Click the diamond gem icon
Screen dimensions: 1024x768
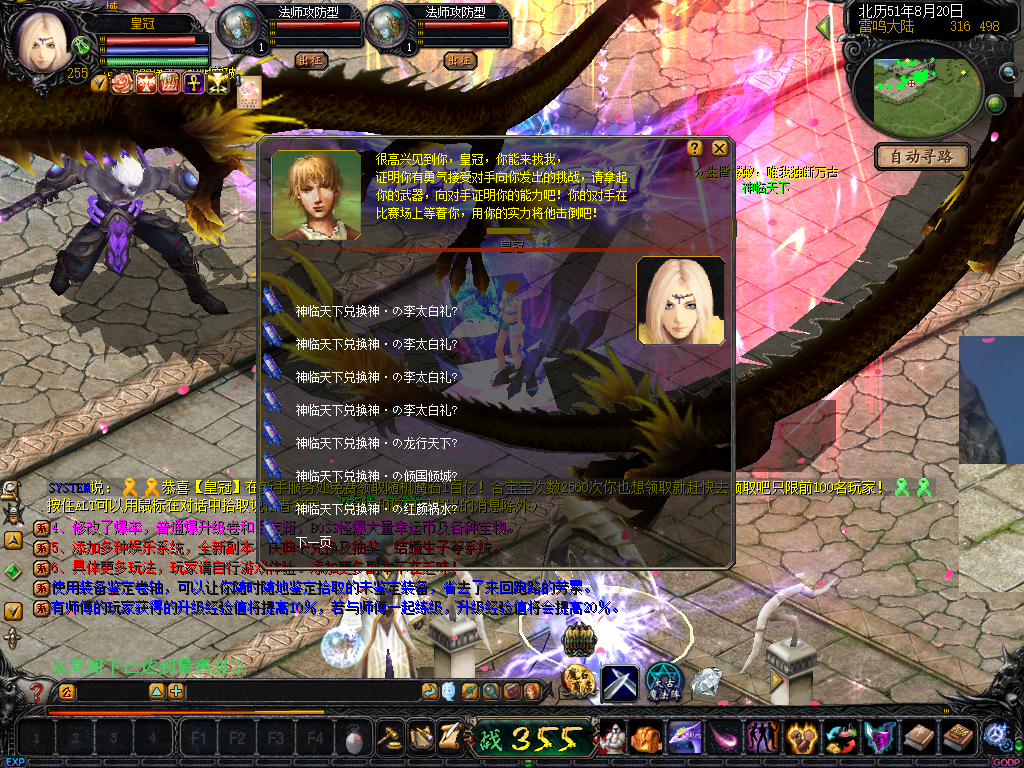[x=706, y=682]
